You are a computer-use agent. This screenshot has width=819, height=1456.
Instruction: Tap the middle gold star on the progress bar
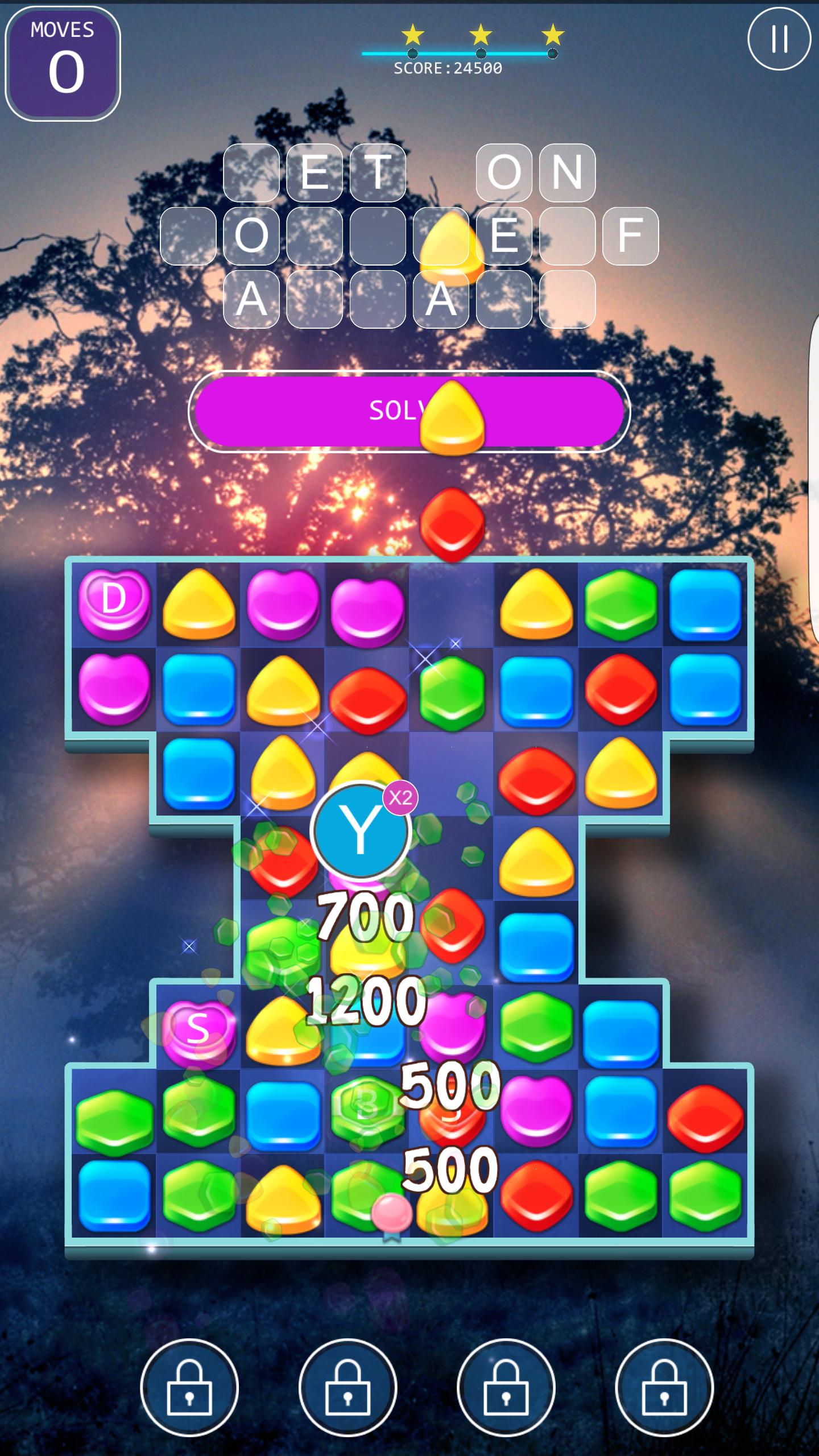point(481,34)
